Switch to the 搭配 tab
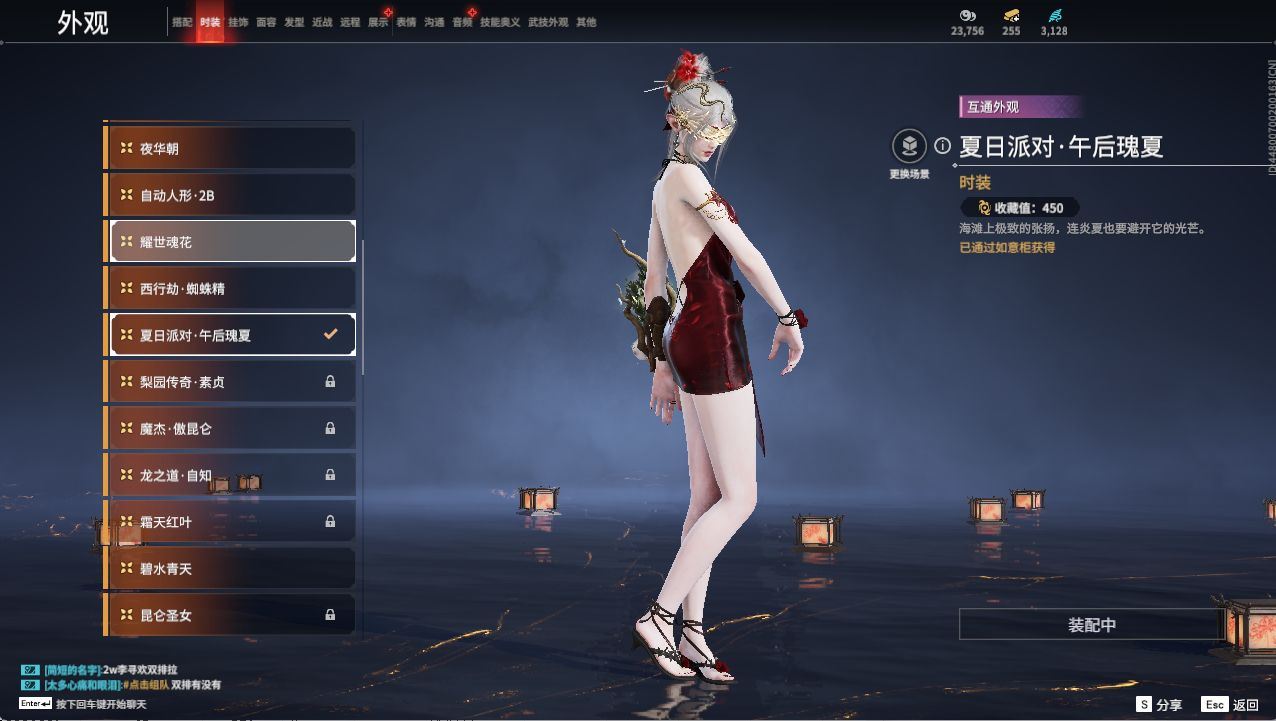Viewport: 1276px width, 721px height. 182,22
